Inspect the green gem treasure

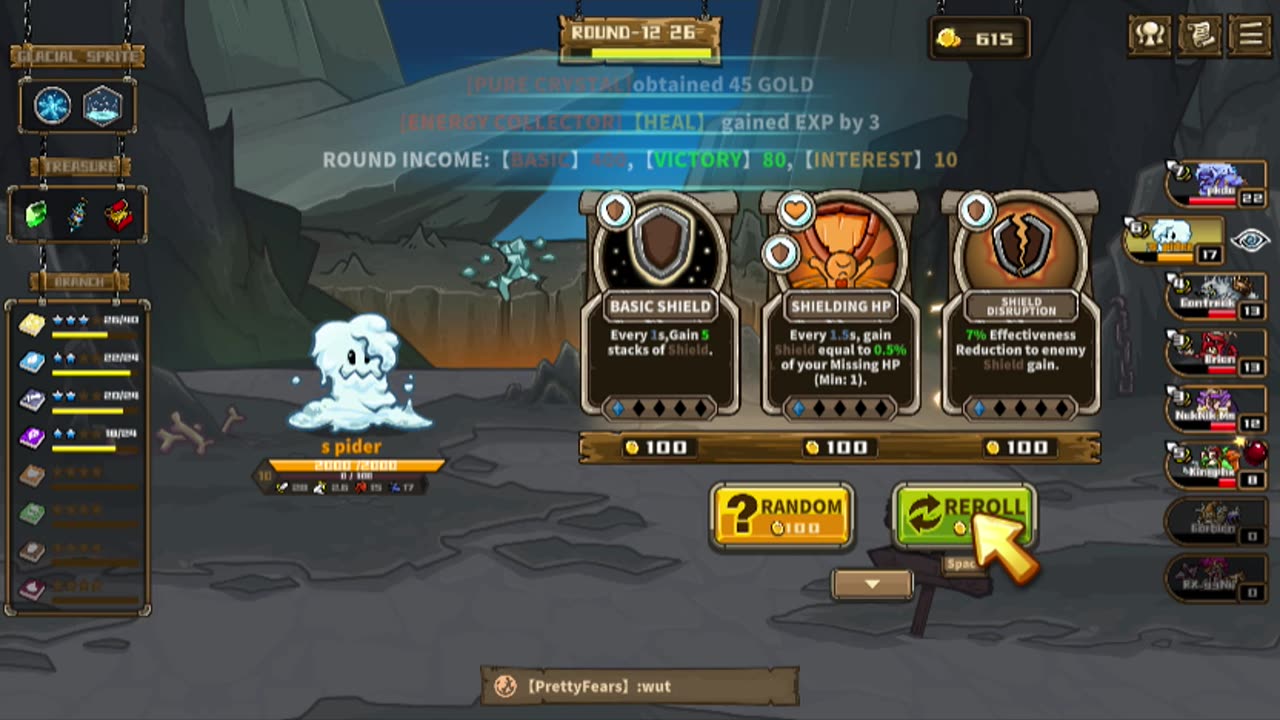[x=36, y=214]
